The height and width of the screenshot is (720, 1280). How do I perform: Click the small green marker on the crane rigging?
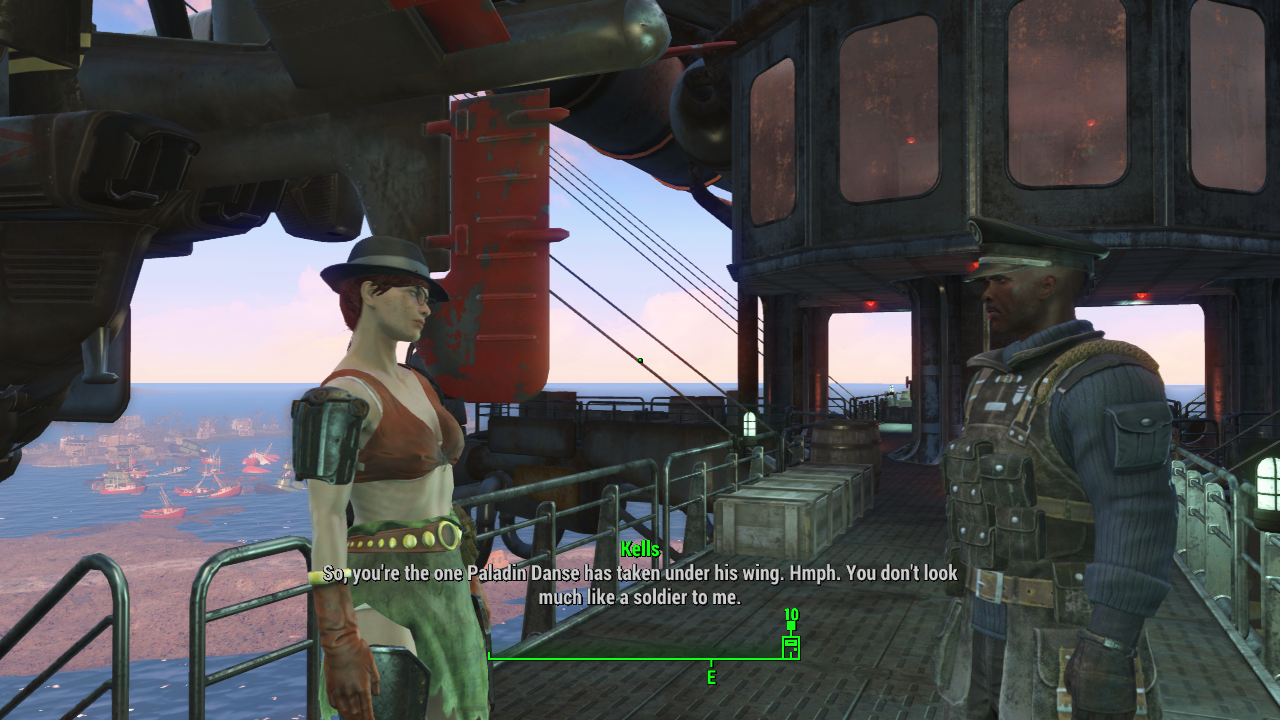[x=639, y=360]
